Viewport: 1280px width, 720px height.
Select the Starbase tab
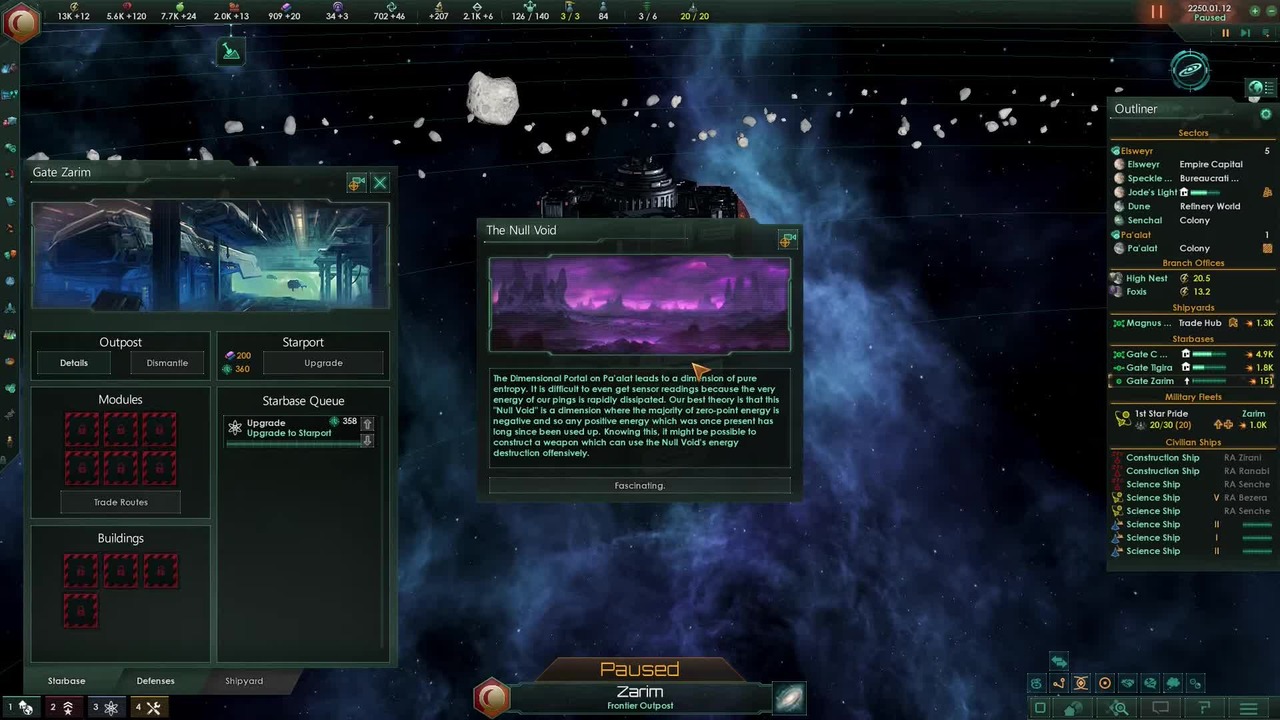coord(67,681)
